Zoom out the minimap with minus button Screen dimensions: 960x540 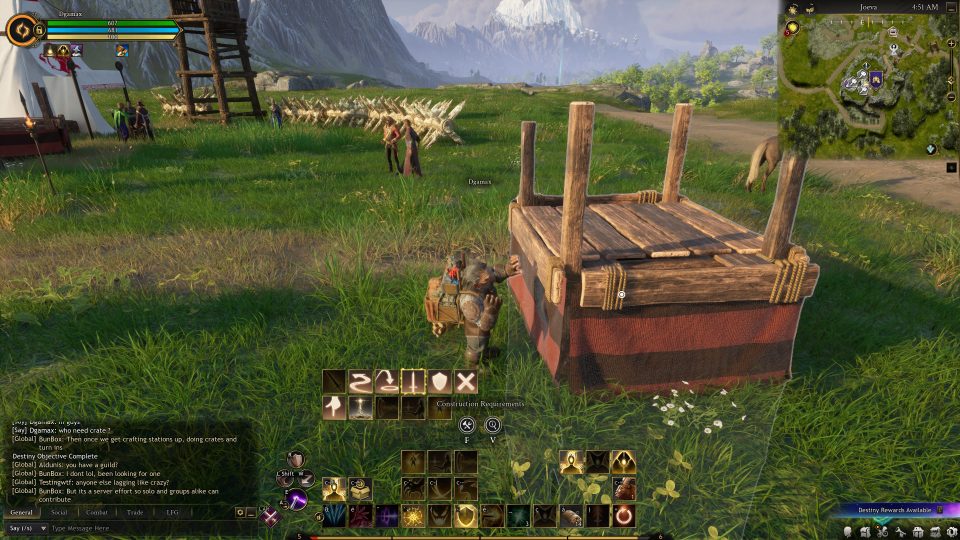click(951, 98)
